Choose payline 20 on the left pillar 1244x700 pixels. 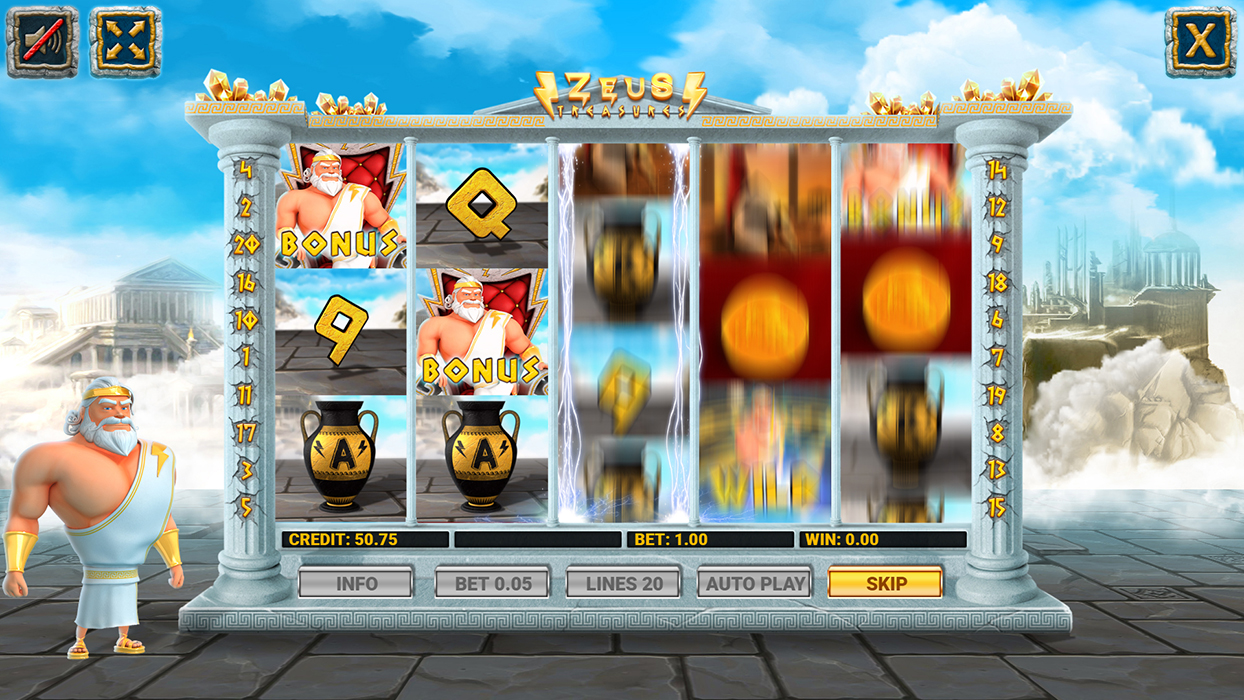pyautogui.click(x=246, y=245)
